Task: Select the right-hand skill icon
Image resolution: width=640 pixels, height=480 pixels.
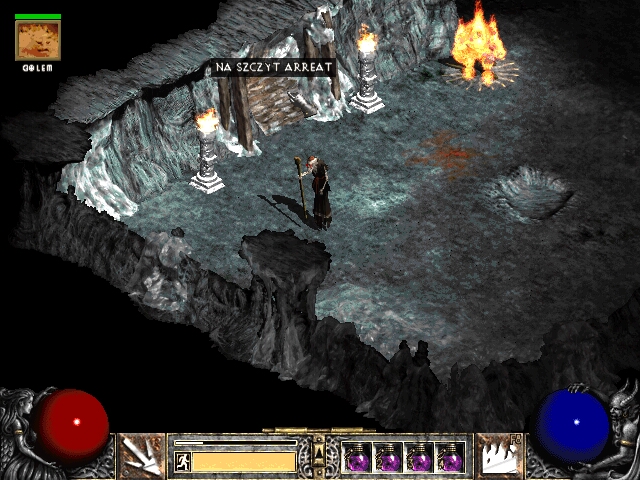Action: 498,455
